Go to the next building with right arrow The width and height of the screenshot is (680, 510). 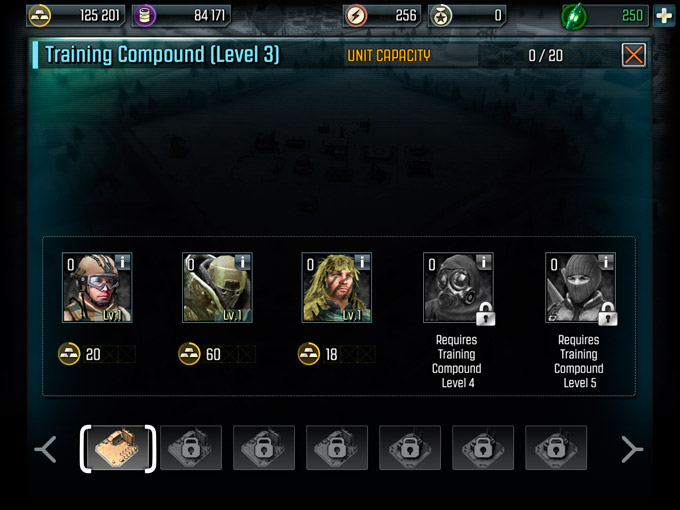tap(631, 449)
